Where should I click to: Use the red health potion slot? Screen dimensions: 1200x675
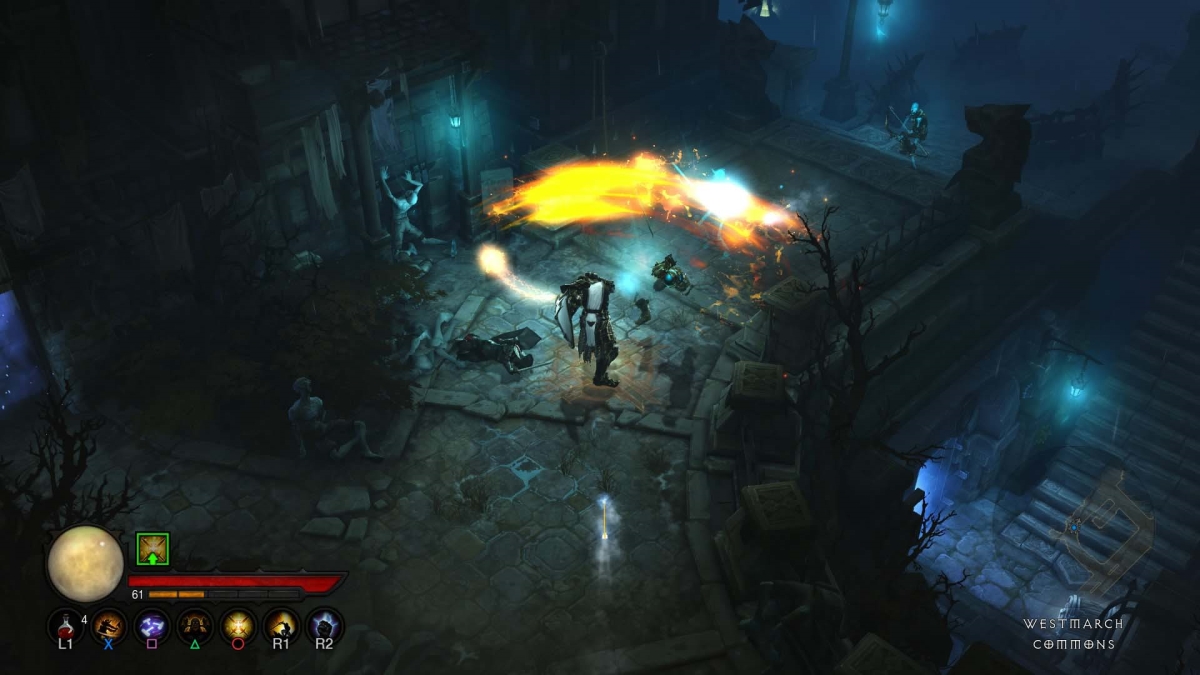click(x=65, y=625)
